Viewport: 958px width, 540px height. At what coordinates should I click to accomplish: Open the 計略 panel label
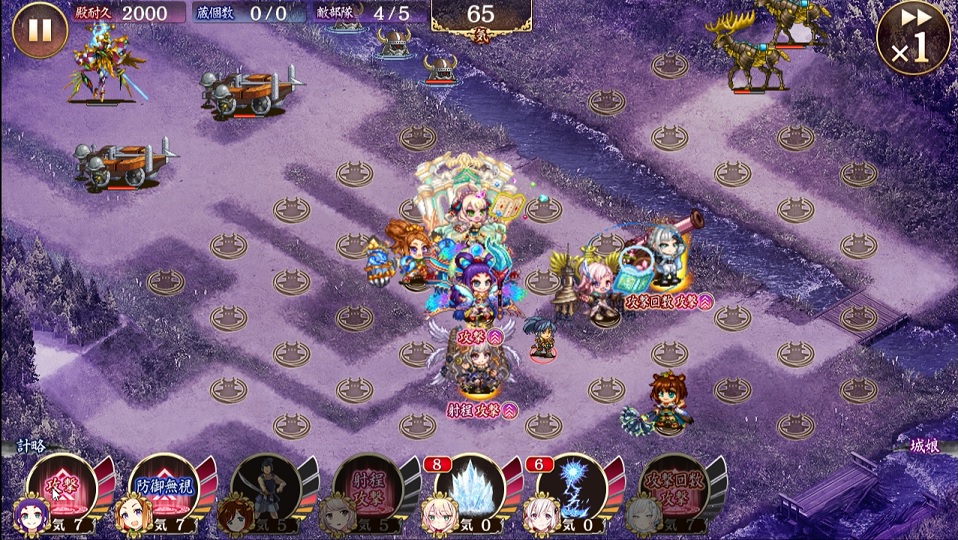(30, 446)
